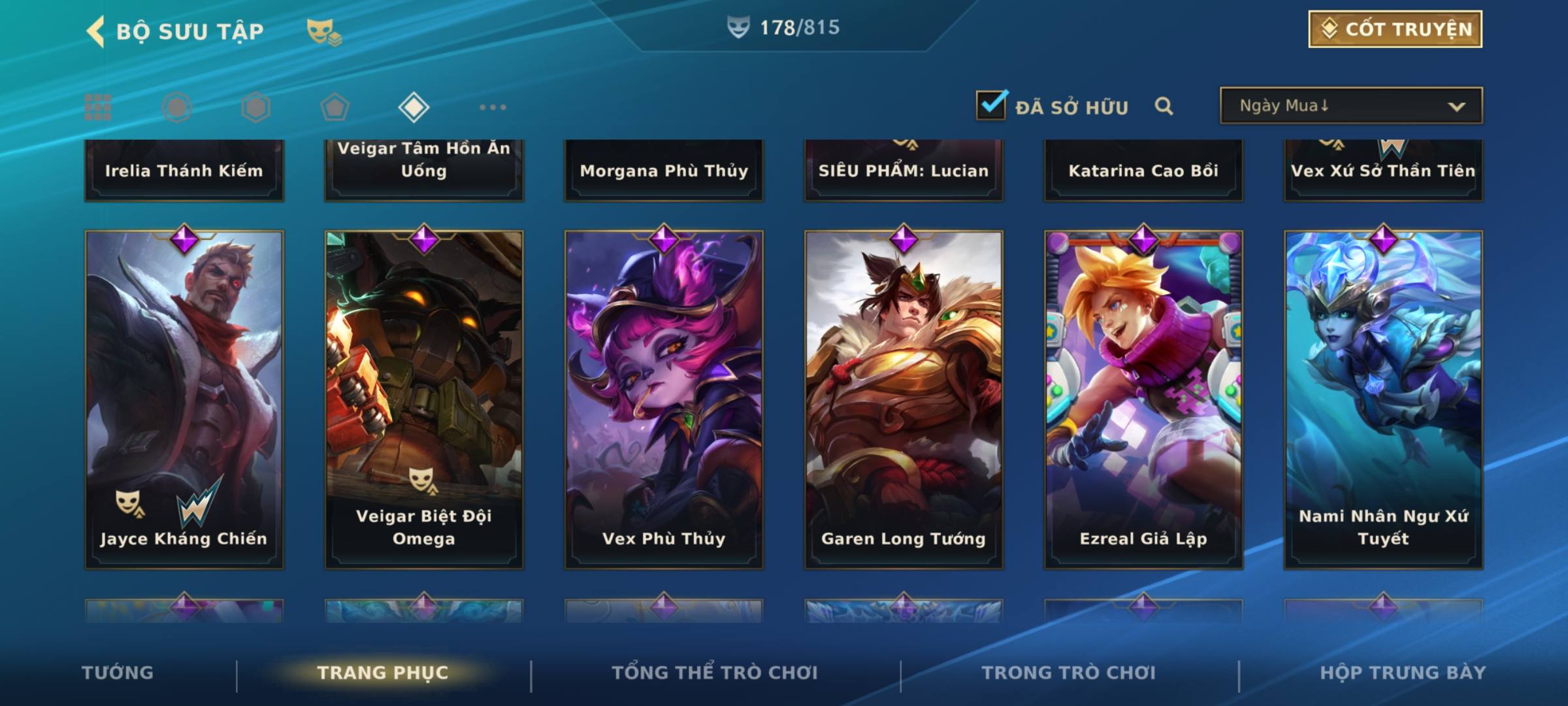This screenshot has height=706, width=1568.
Task: Click the Trang Phục tab
Action: click(x=383, y=673)
